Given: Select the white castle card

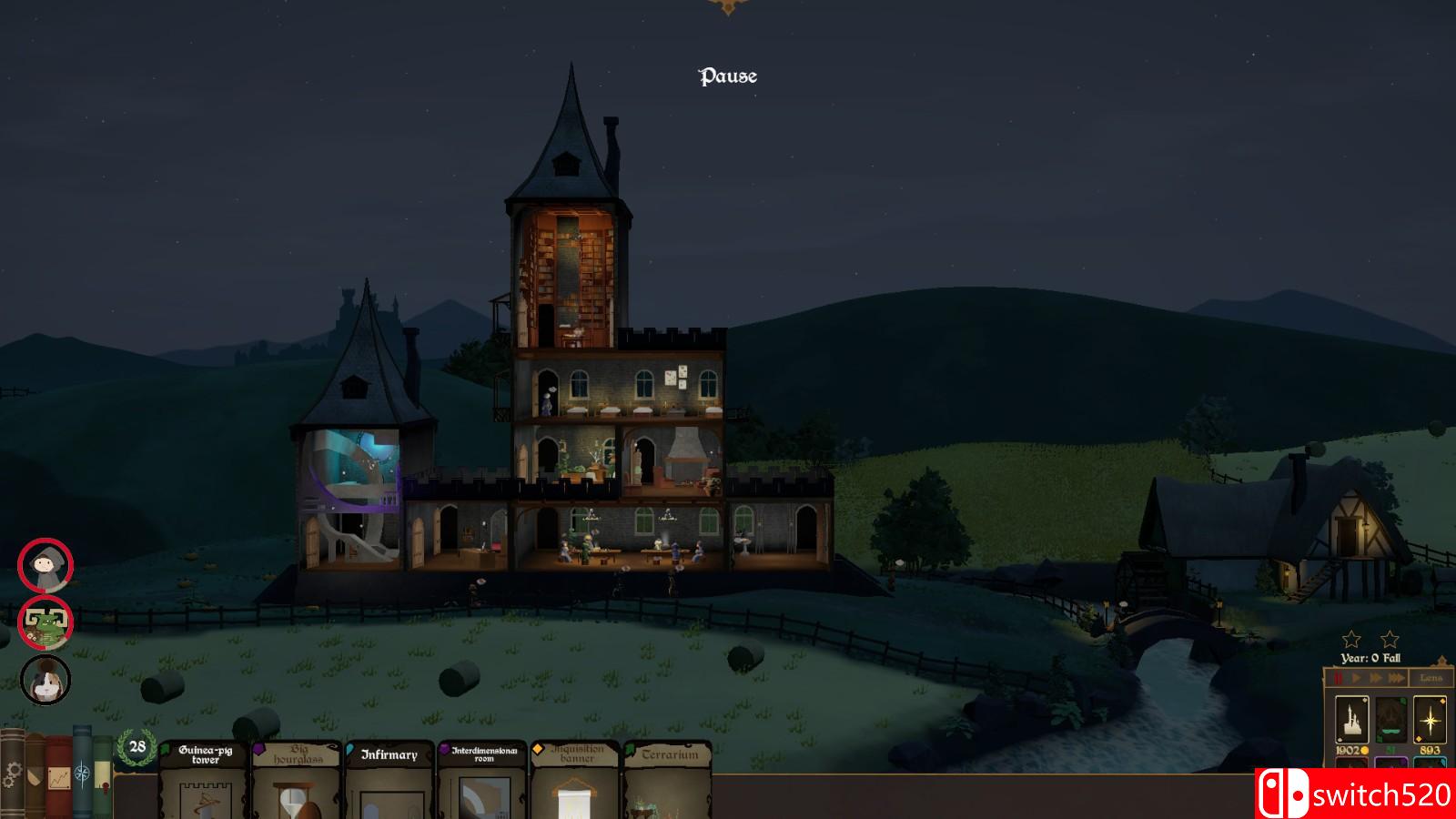Looking at the screenshot, I should click(1351, 721).
